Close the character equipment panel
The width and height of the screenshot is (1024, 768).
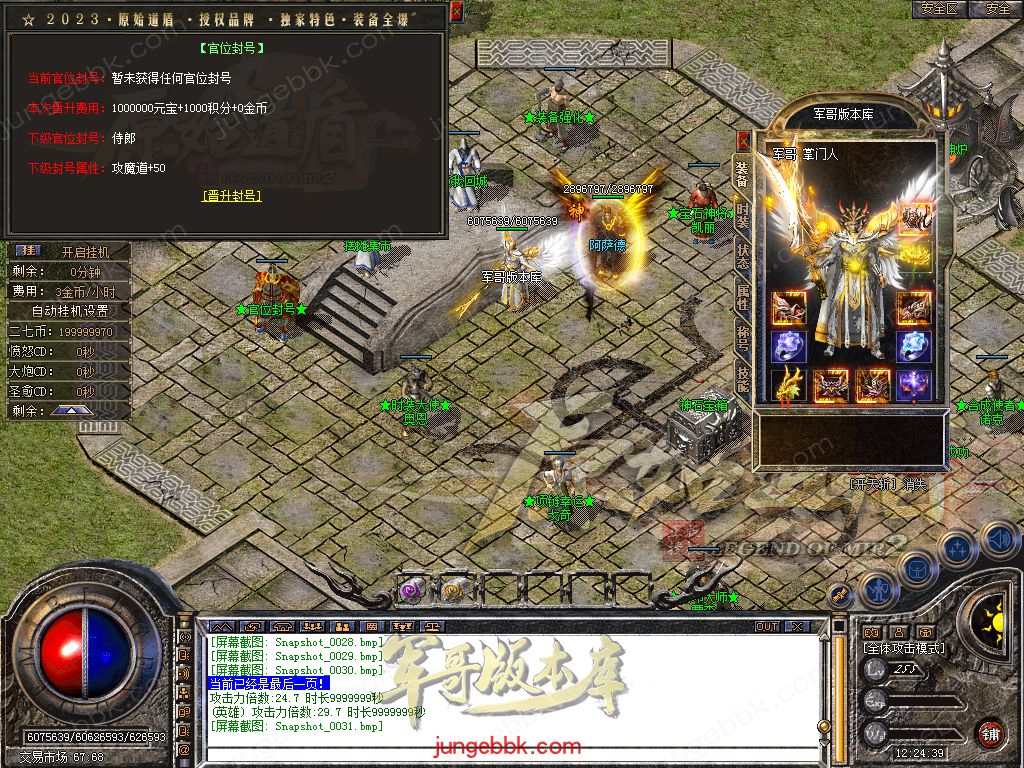743,140
